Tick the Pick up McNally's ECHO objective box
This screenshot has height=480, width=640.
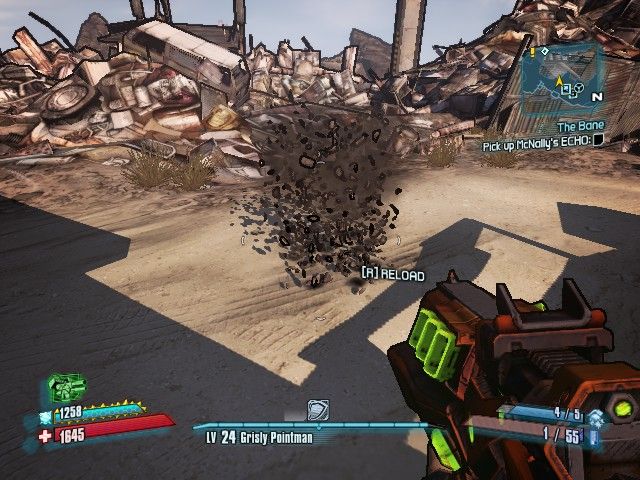point(598,141)
